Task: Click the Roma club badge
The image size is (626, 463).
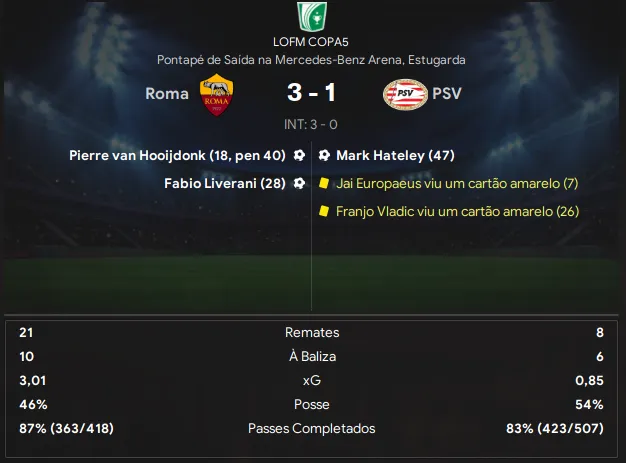Action: tap(215, 95)
